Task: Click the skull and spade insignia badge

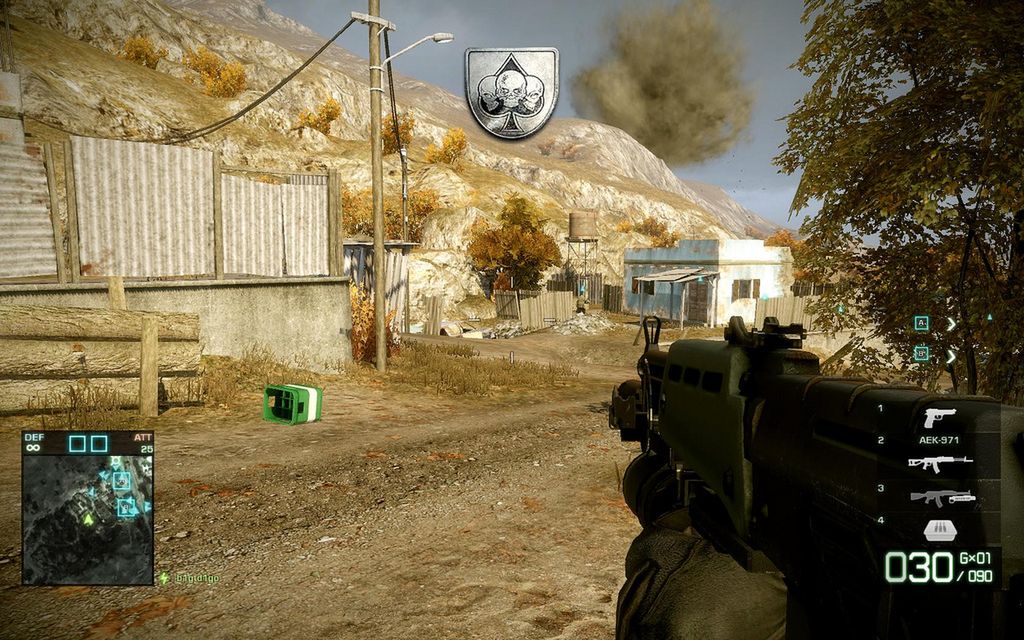Action: pos(511,92)
